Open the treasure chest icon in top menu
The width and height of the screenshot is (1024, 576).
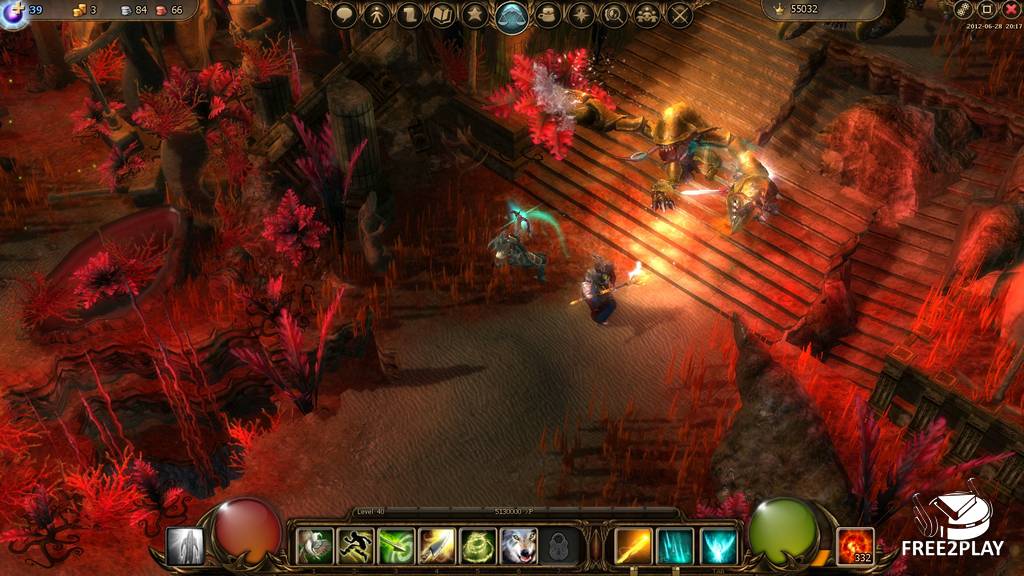click(x=547, y=15)
